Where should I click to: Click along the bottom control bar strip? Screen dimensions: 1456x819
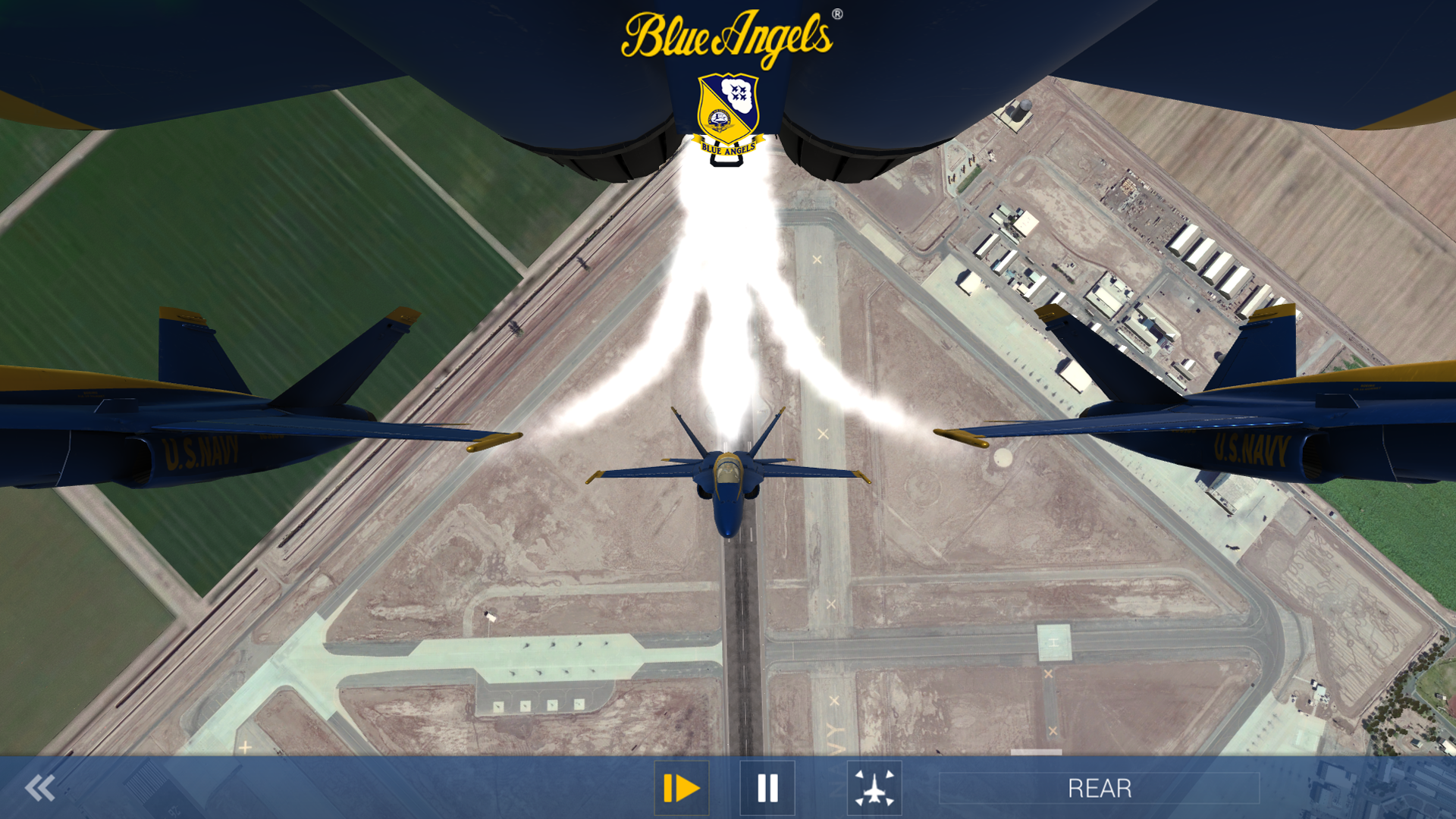(455, 787)
